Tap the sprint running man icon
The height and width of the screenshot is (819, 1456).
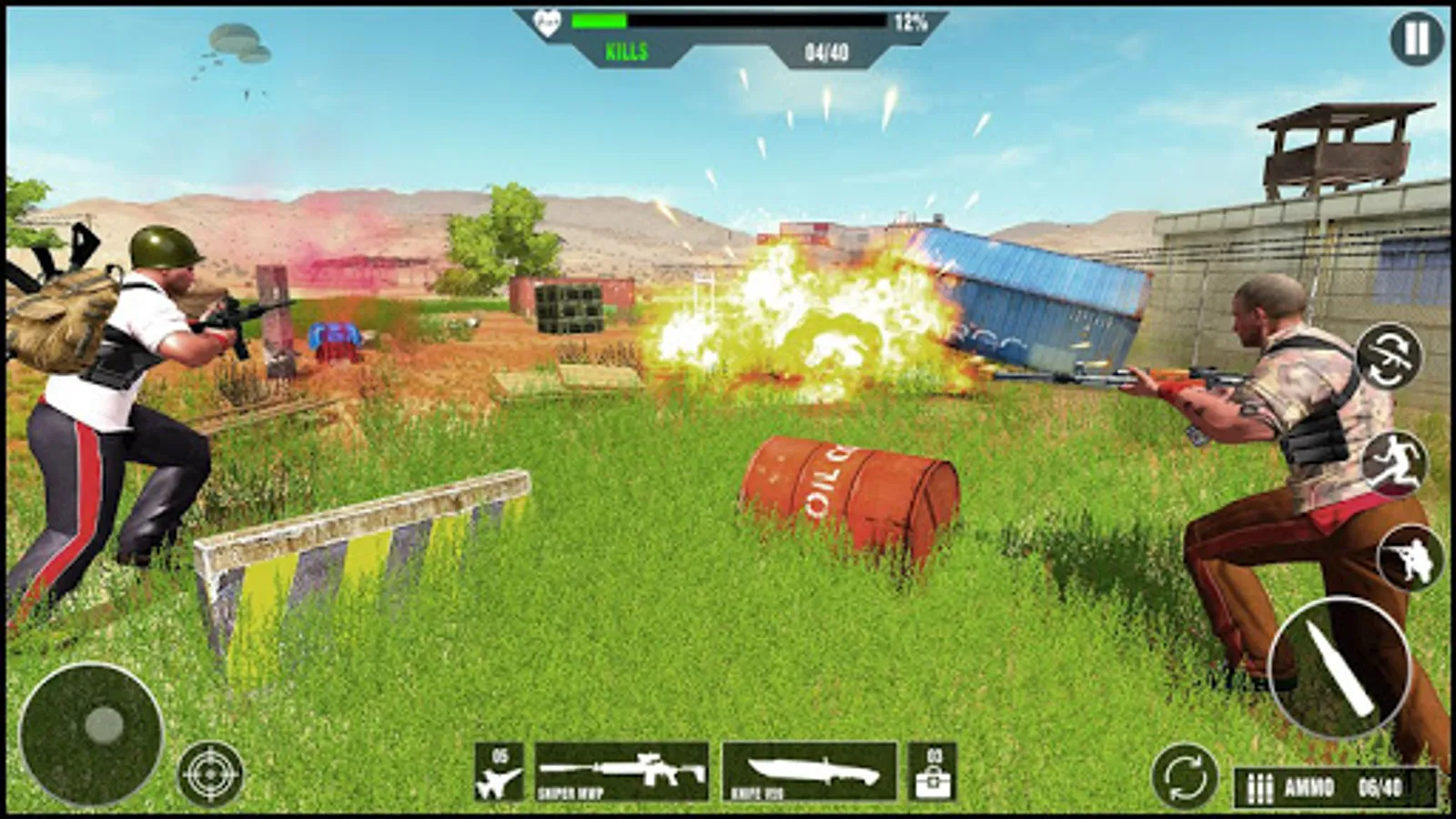coord(1395,462)
